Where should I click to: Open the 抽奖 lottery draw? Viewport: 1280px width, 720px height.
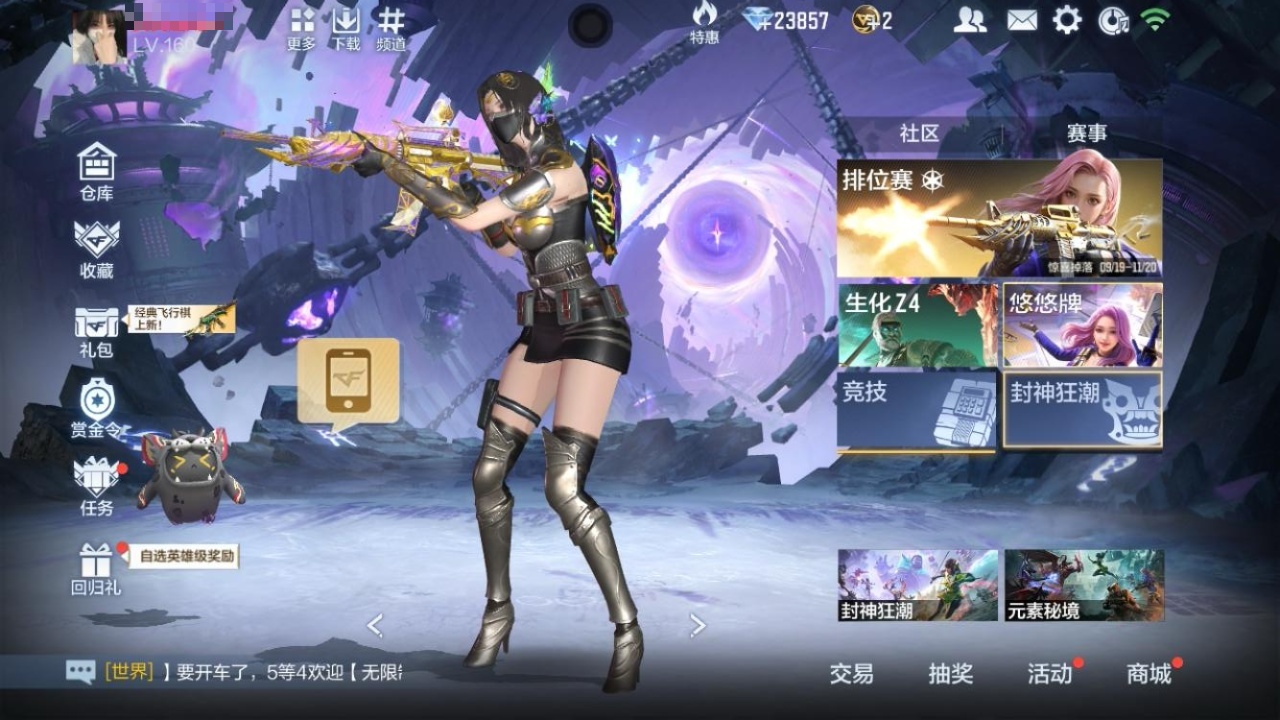point(950,674)
